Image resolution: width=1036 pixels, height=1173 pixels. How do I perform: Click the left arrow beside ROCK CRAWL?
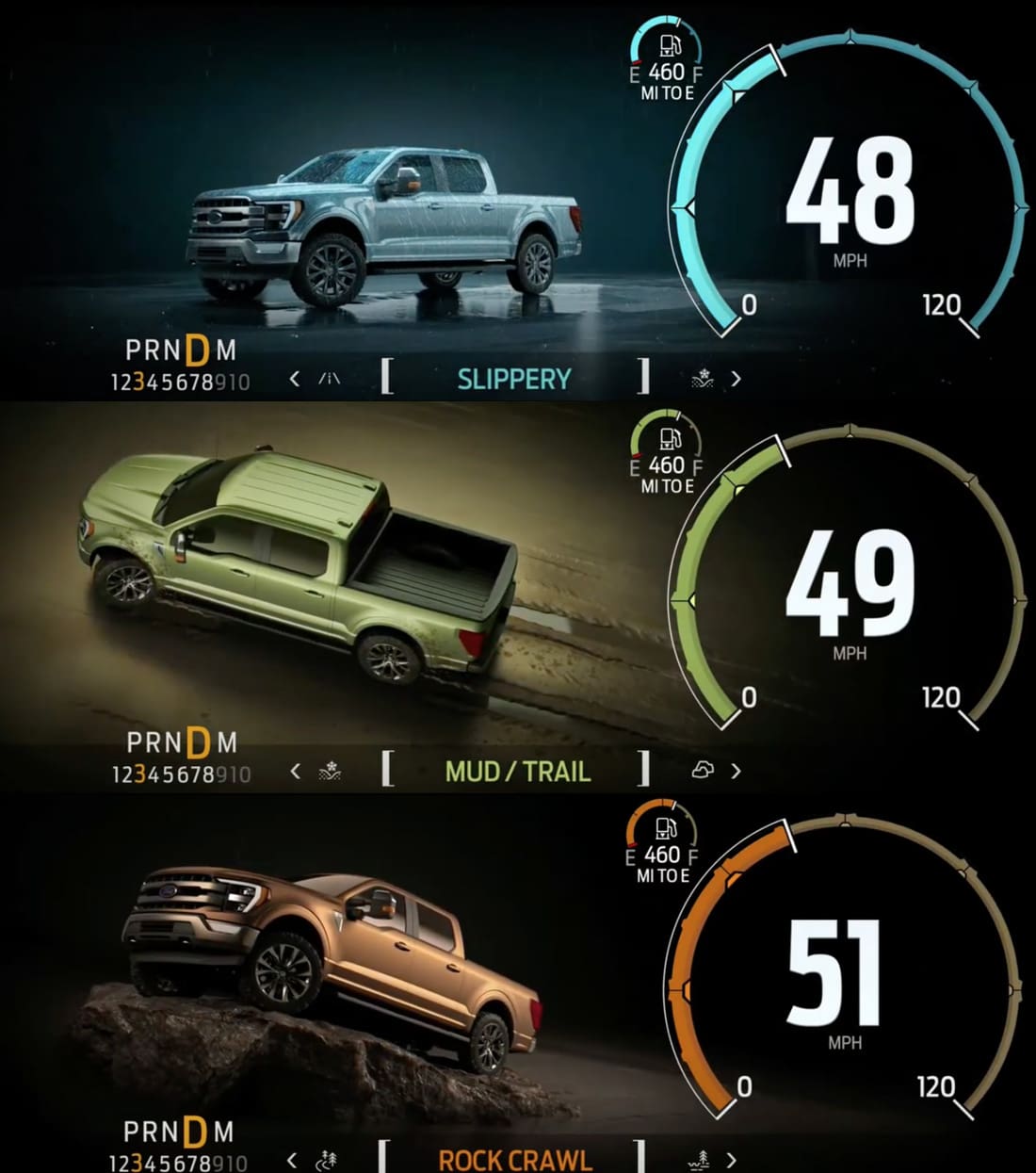pos(292,1160)
